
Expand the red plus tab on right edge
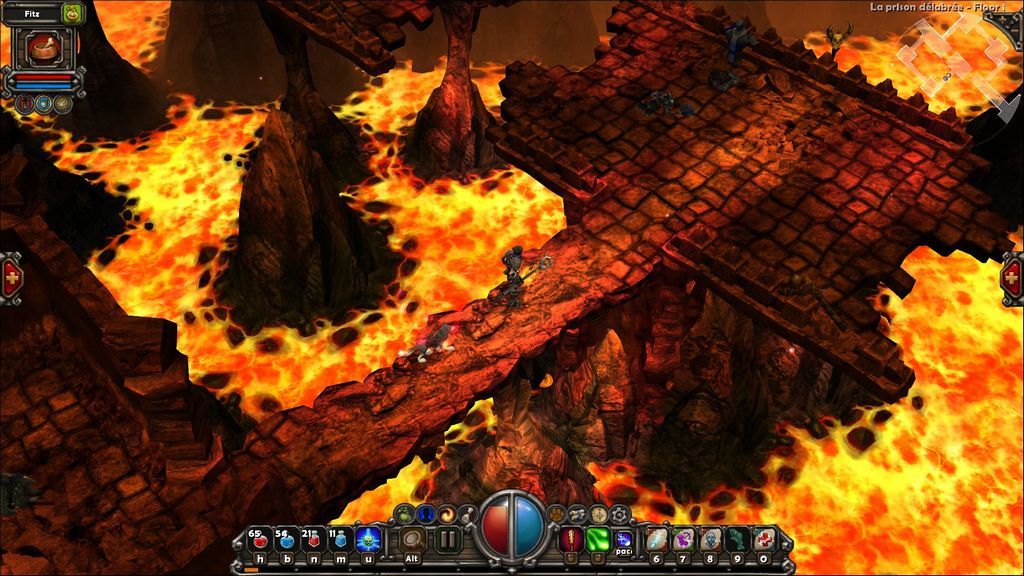click(1012, 274)
